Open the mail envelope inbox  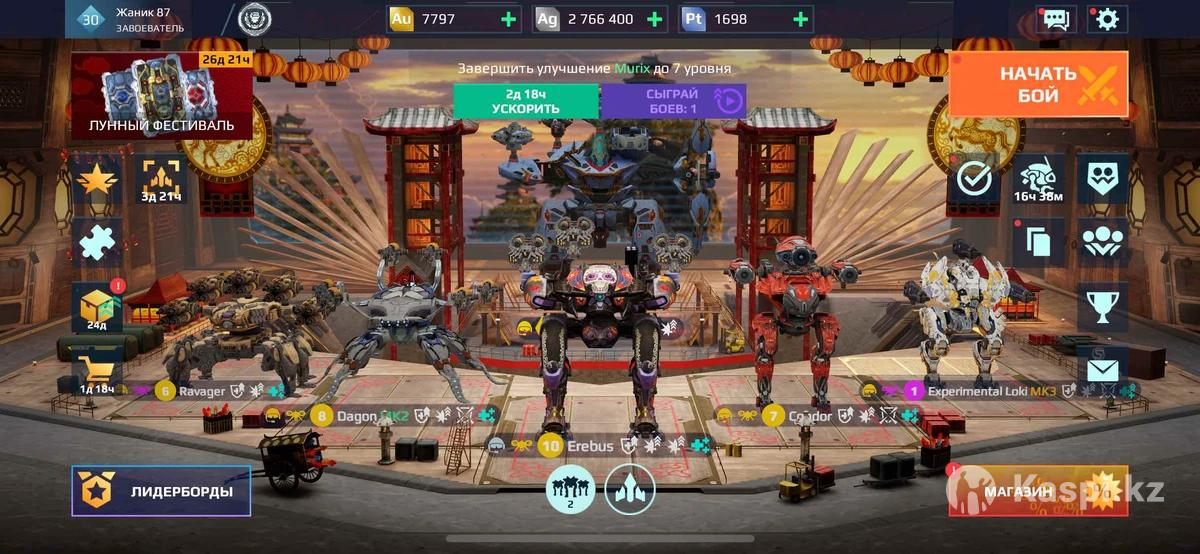(x=1102, y=370)
